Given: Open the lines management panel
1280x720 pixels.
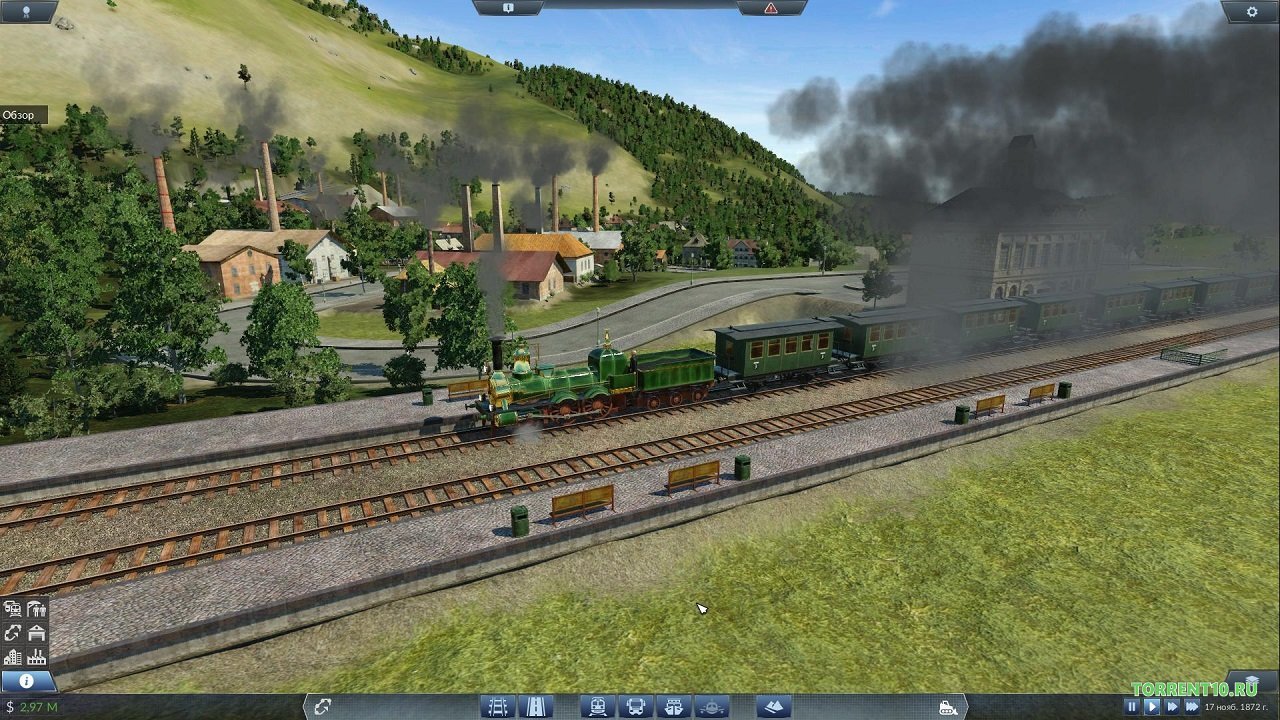Looking at the screenshot, I should click(x=13, y=632).
